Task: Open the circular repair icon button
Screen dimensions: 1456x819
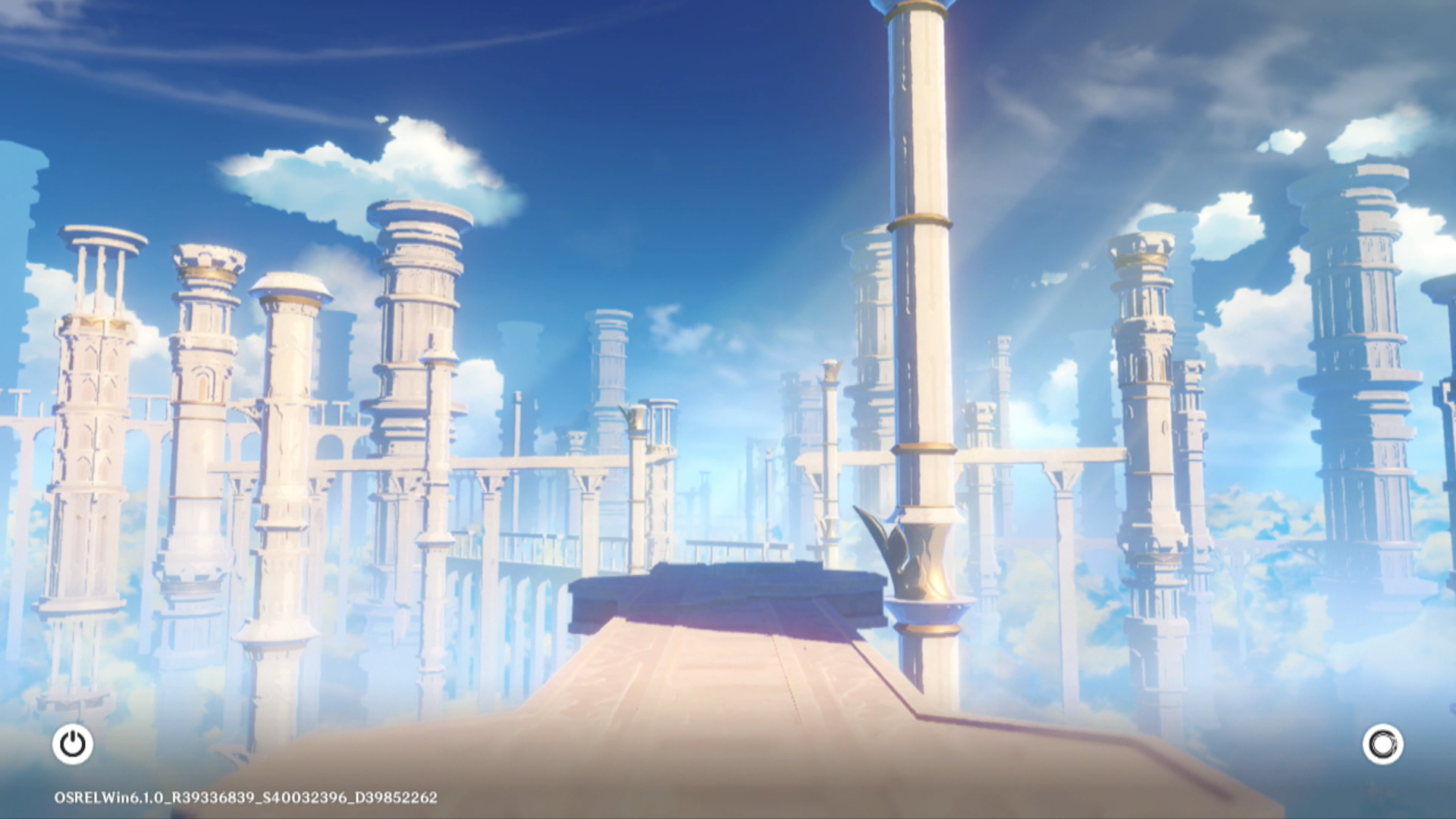Action: [x=1382, y=744]
